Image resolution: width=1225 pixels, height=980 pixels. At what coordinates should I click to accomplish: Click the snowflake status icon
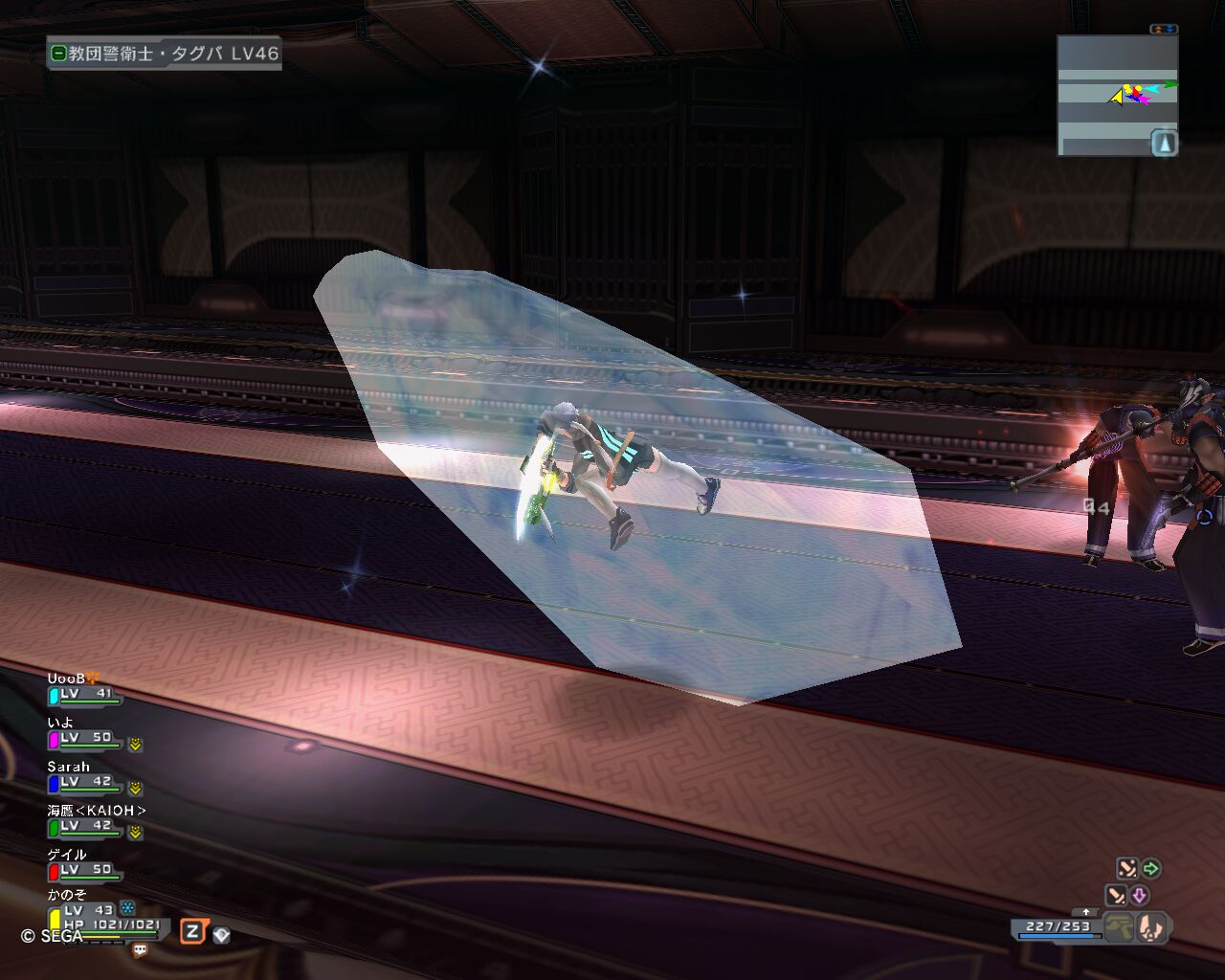pyautogui.click(x=126, y=908)
